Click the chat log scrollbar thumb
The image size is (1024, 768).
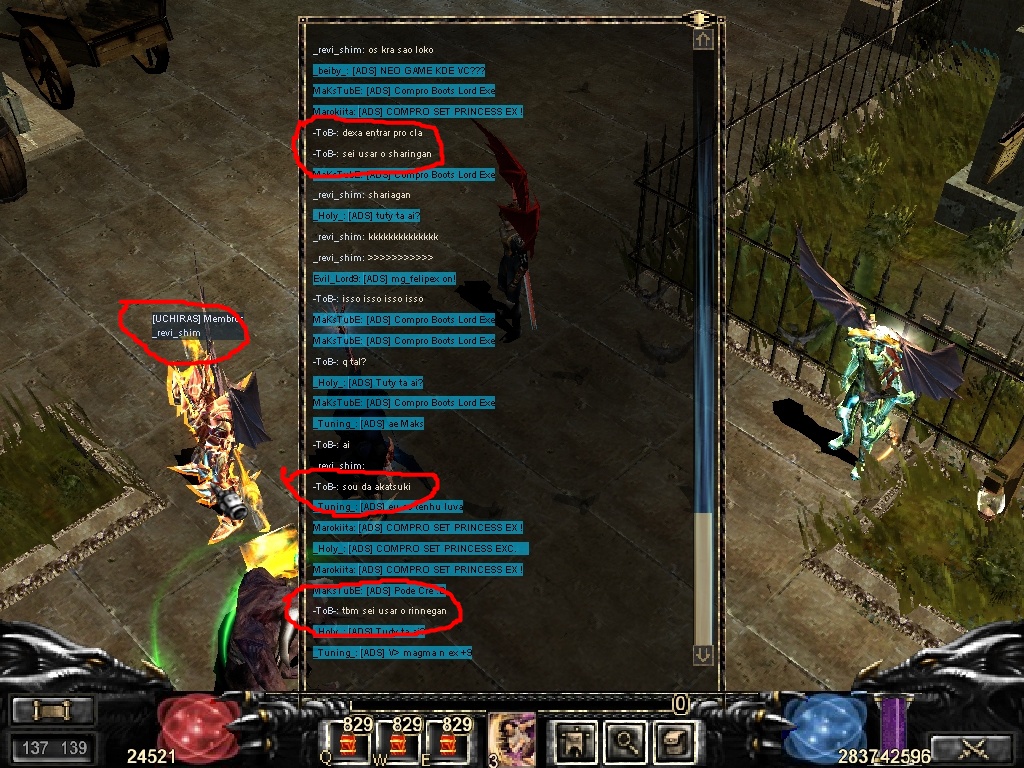pyautogui.click(x=704, y=578)
